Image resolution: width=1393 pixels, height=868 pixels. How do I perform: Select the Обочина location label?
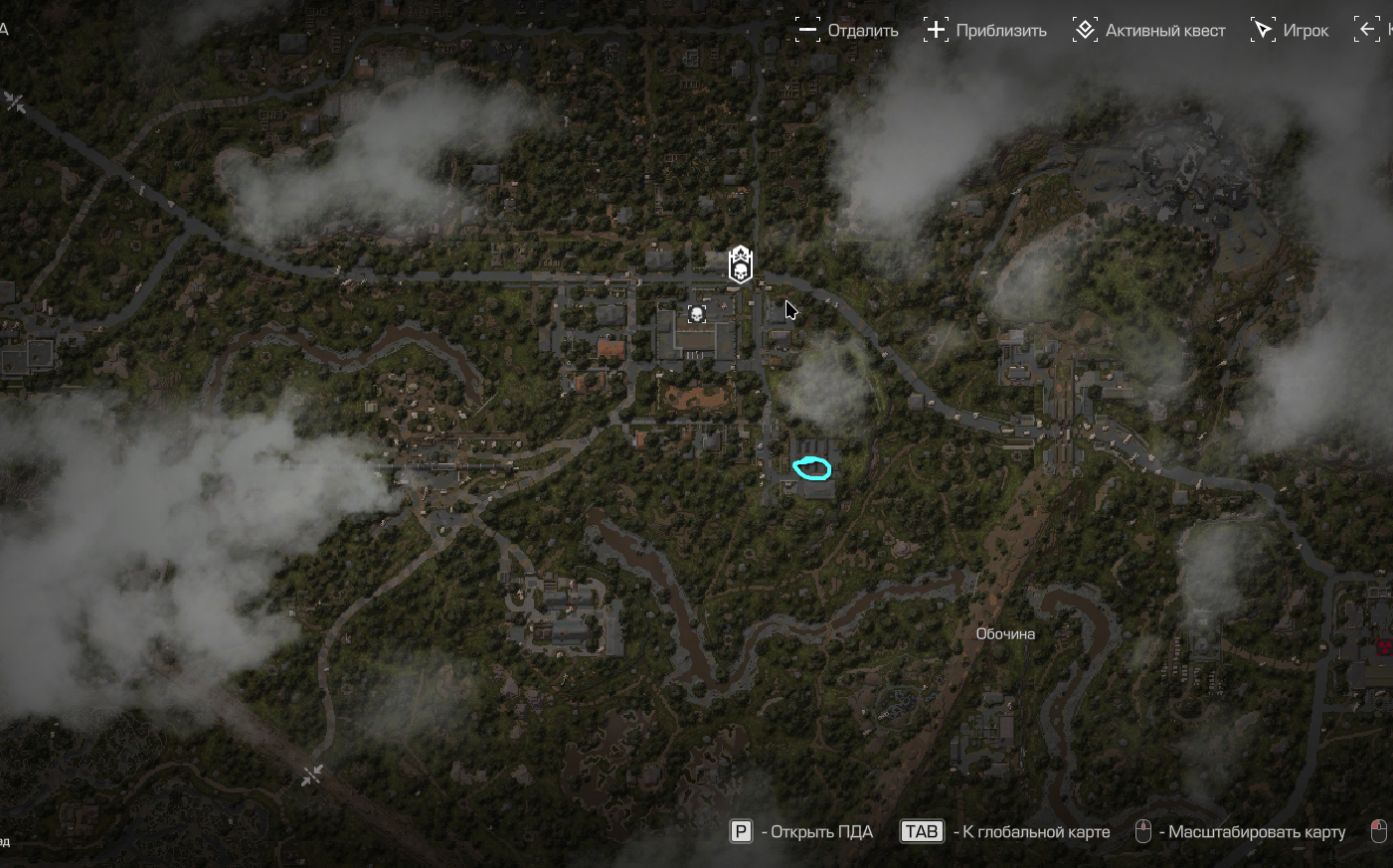(x=1005, y=633)
